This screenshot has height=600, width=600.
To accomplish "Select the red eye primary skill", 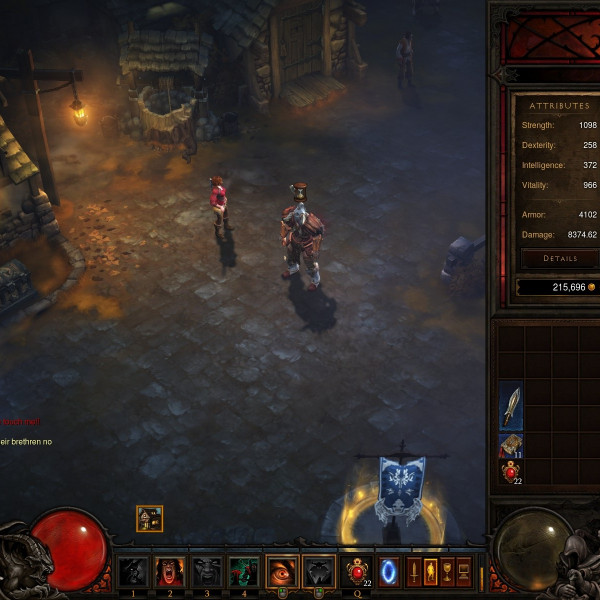I will click(x=282, y=572).
